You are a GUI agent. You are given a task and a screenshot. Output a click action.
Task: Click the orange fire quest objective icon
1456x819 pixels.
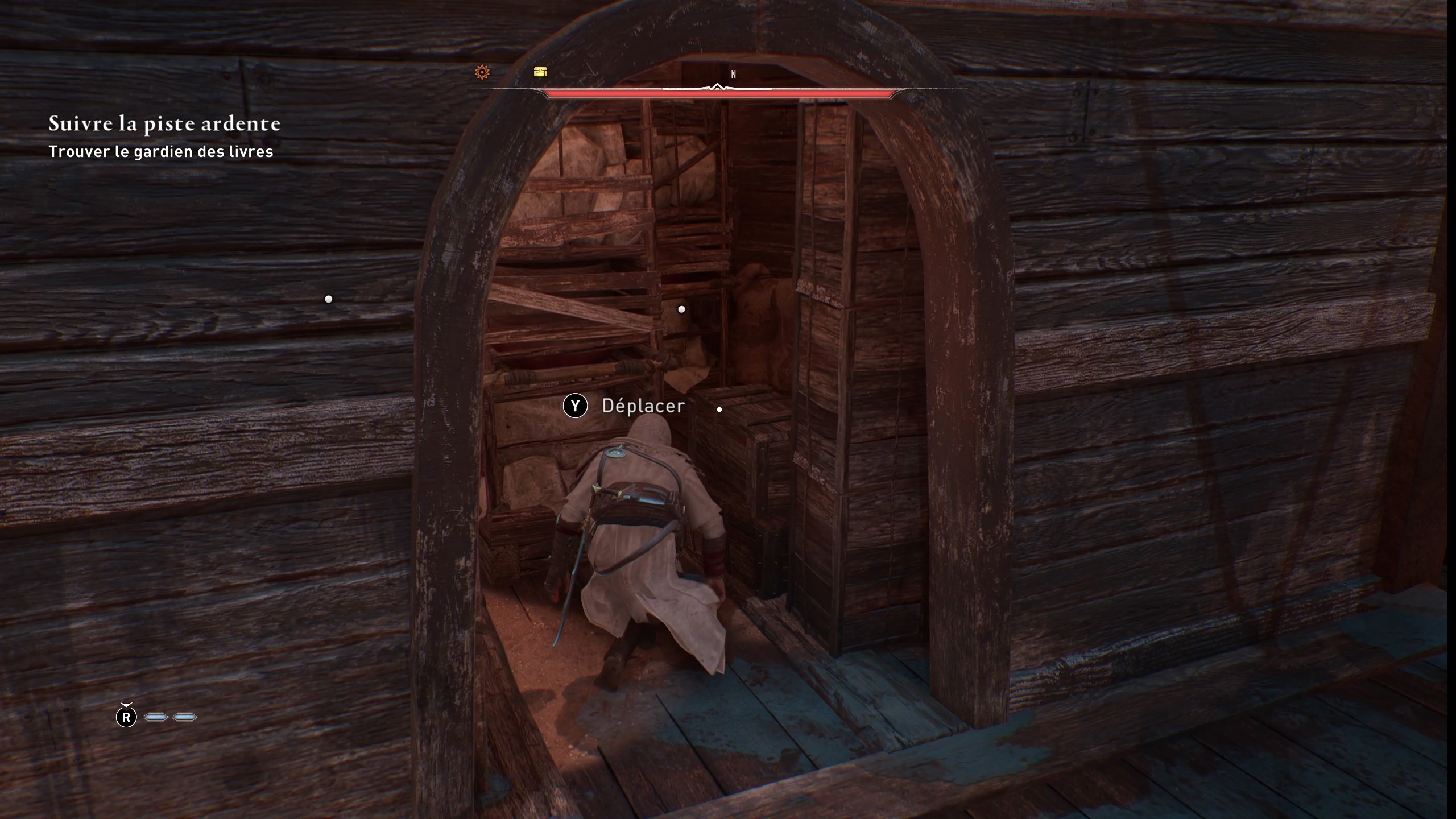(483, 72)
